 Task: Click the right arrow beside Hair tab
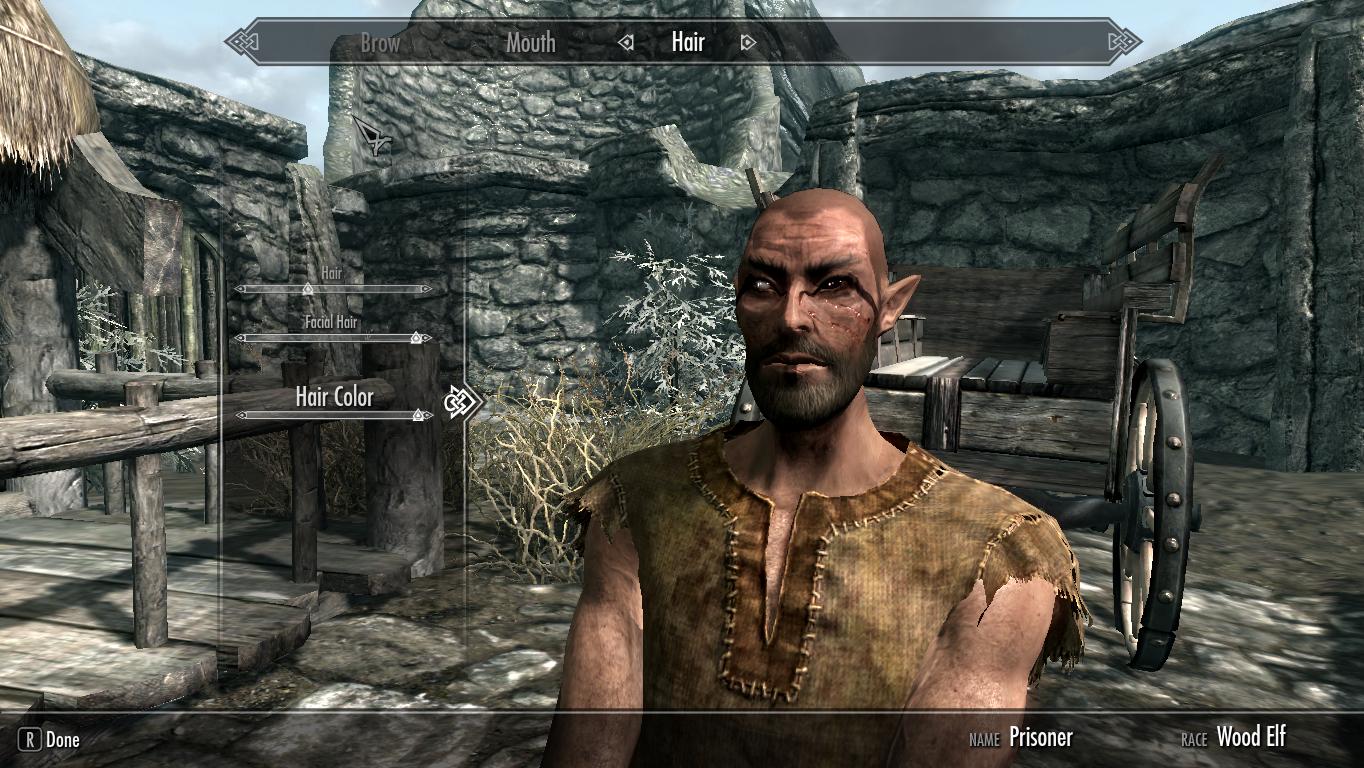(747, 43)
